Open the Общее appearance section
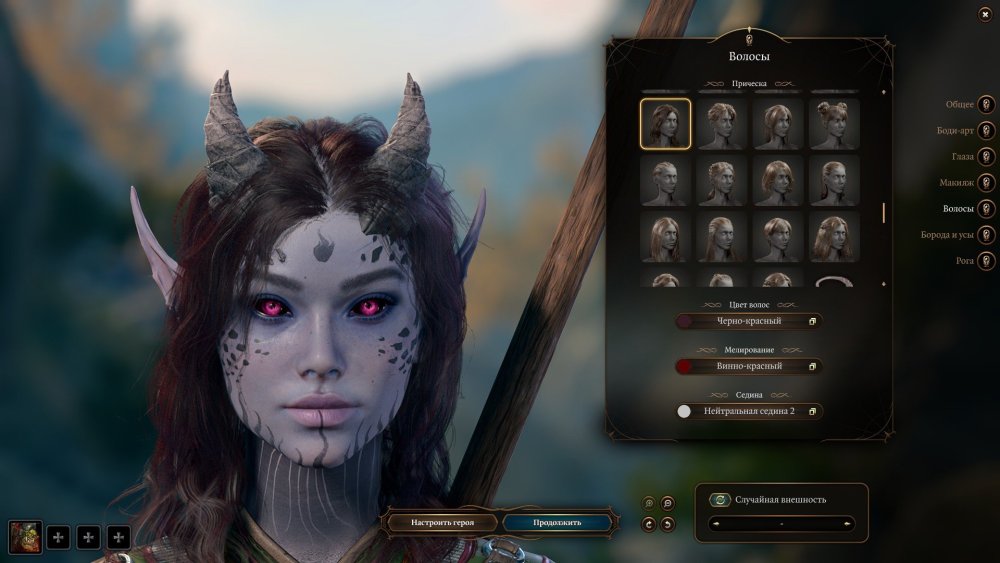Screen dimensions: 1000x563 pyautogui.click(x=986, y=104)
